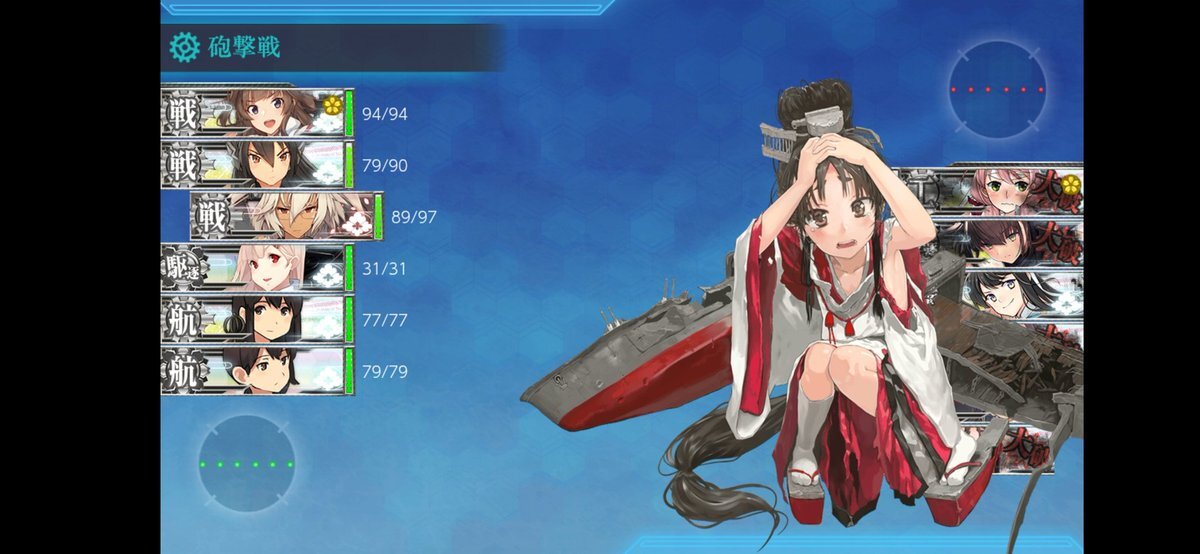
Task: Click the gear icon beside 砲撃戦 header
Action: (x=184, y=47)
